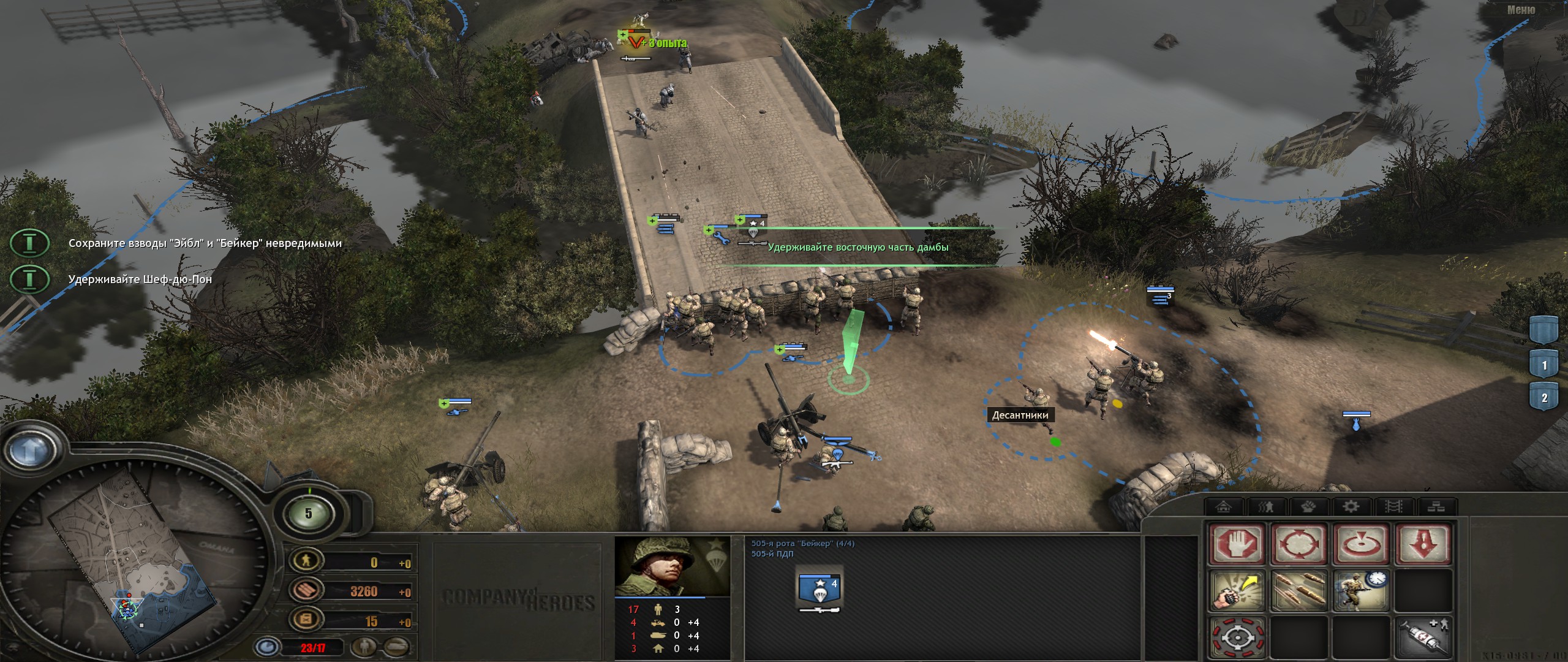
Task: Use the bullets rapid-fire ability
Action: 1299,592
